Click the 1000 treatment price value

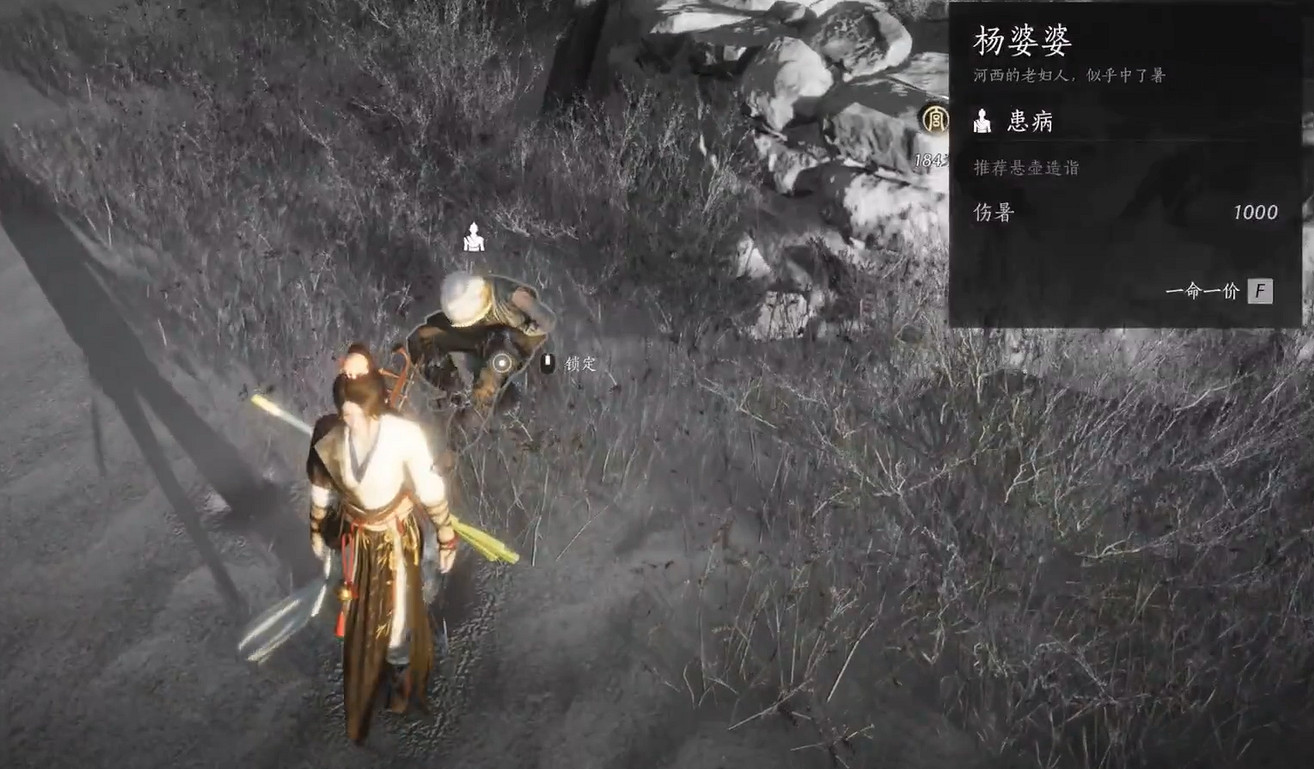1255,211
